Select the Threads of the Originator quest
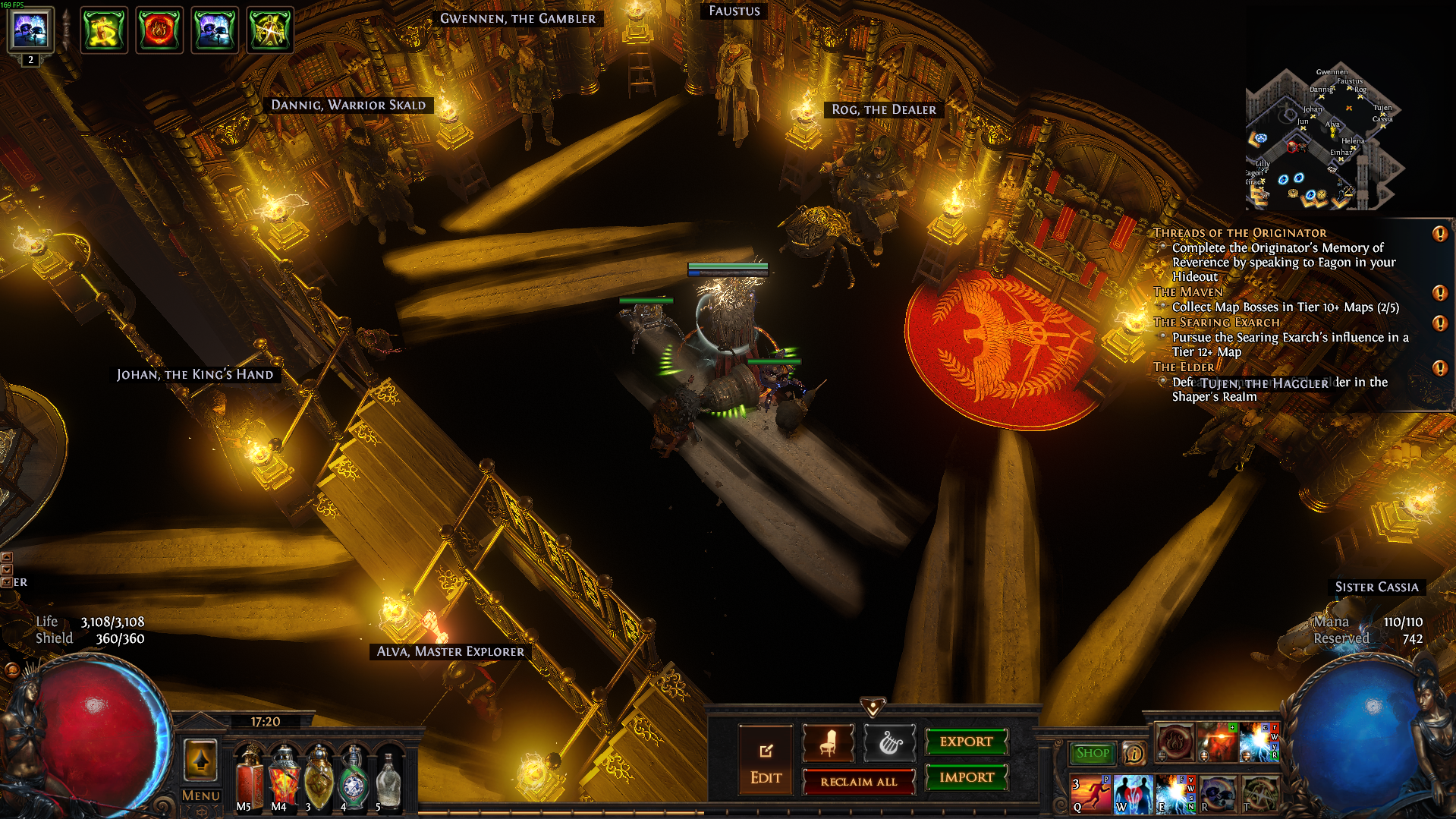 pyautogui.click(x=1240, y=233)
